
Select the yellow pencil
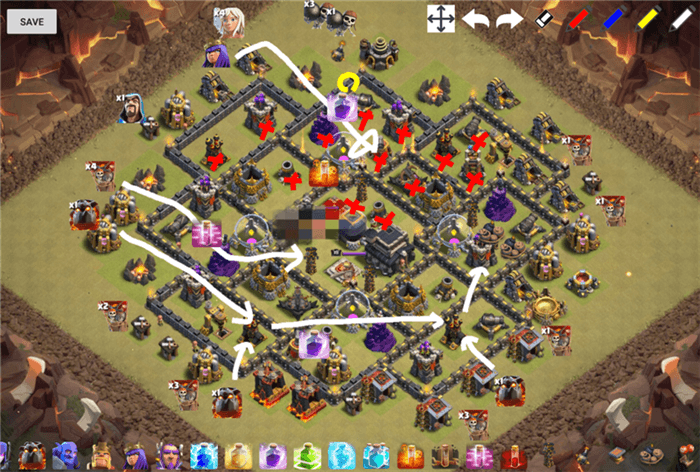point(647,18)
